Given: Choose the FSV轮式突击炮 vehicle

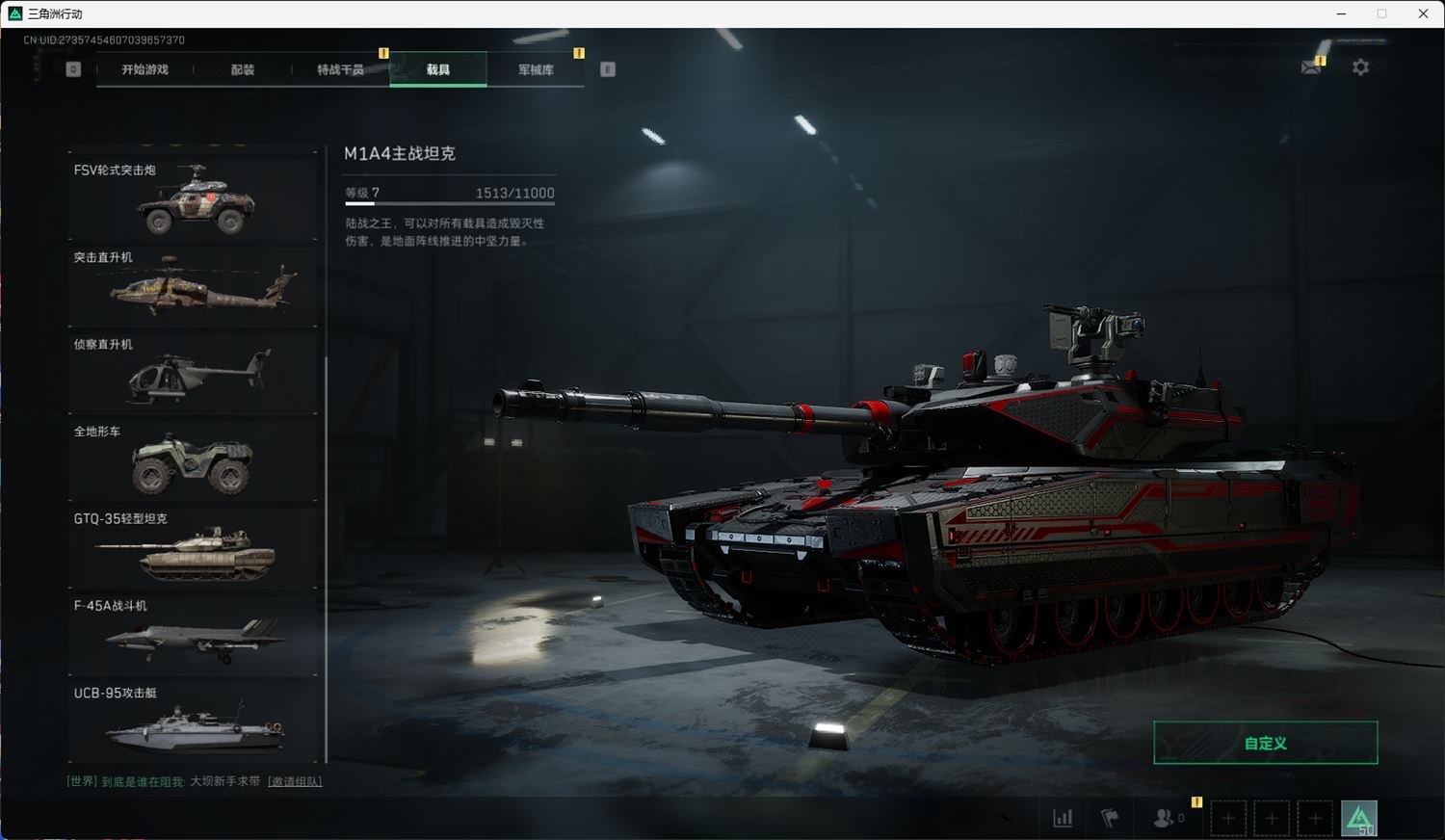Looking at the screenshot, I should (193, 198).
